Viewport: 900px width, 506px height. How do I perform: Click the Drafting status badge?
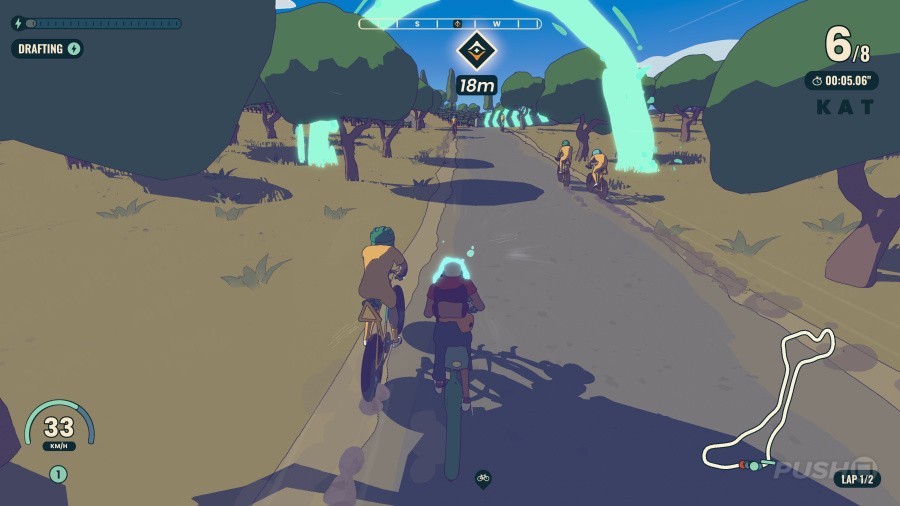click(x=48, y=48)
